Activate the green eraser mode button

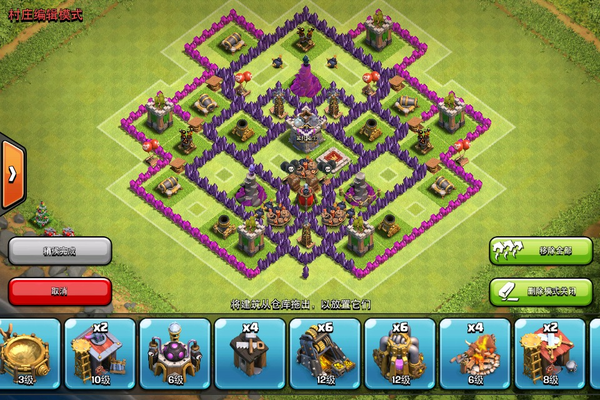(540, 291)
